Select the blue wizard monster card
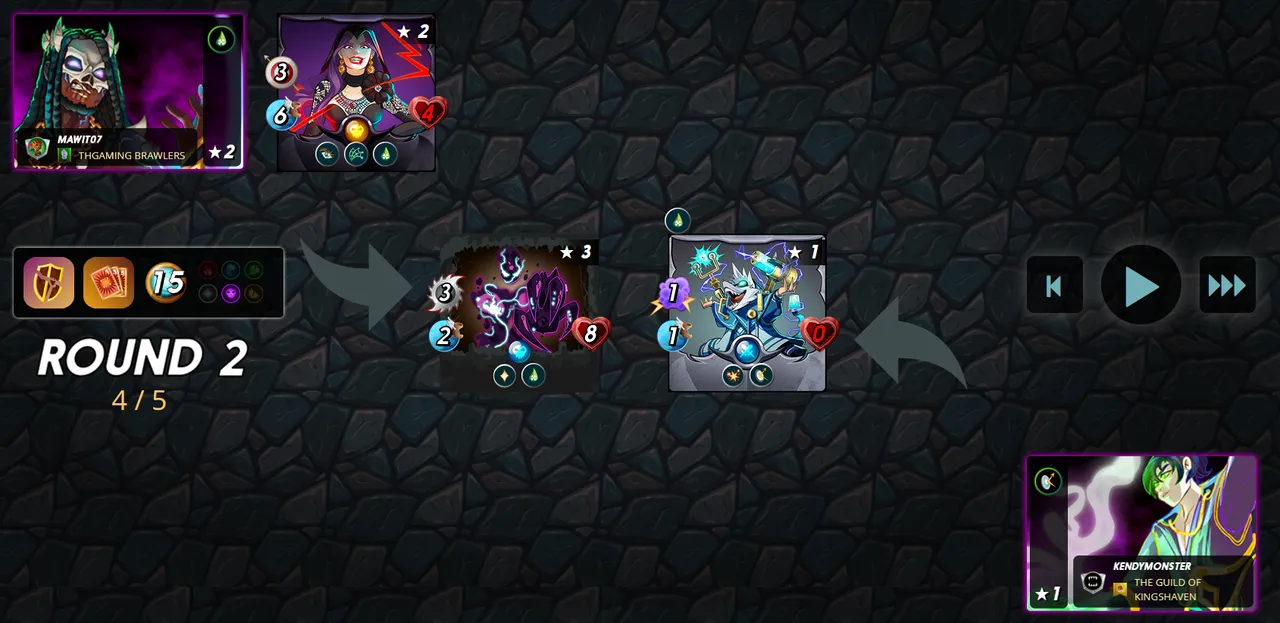This screenshot has height=623, width=1280. click(747, 312)
